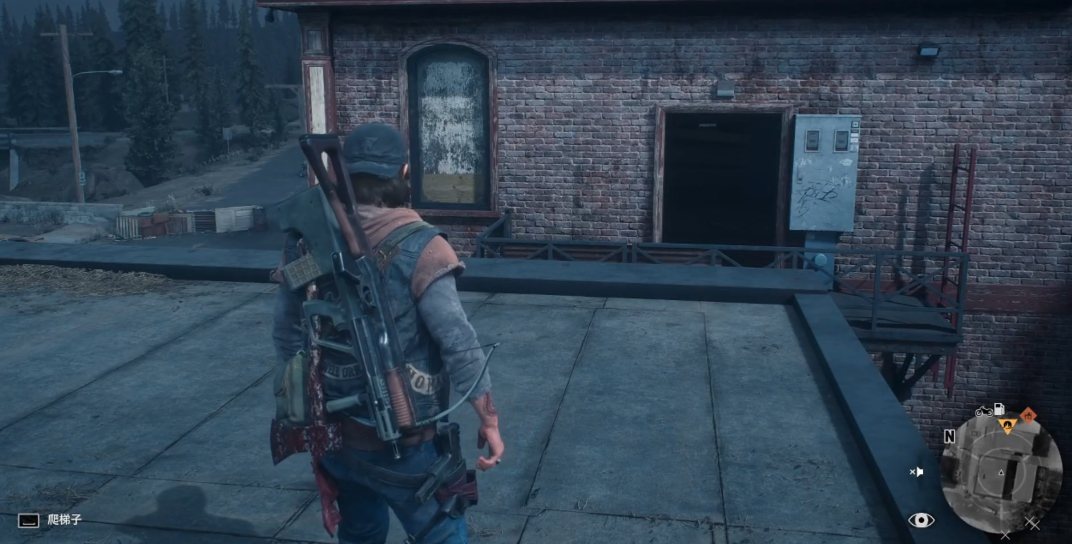
Task: Select the fuel pump marker on the minimap
Action: click(997, 410)
